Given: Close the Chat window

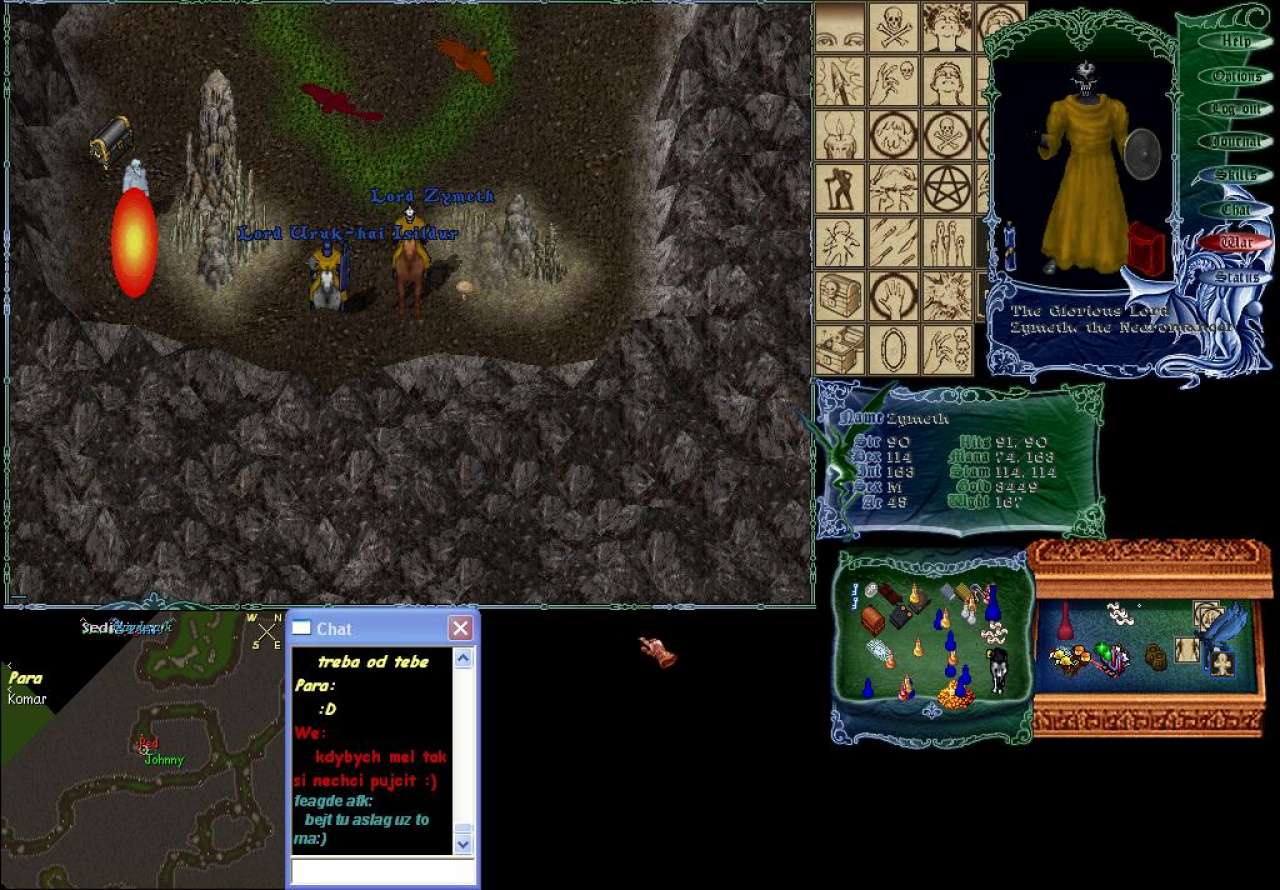Looking at the screenshot, I should coord(460,628).
